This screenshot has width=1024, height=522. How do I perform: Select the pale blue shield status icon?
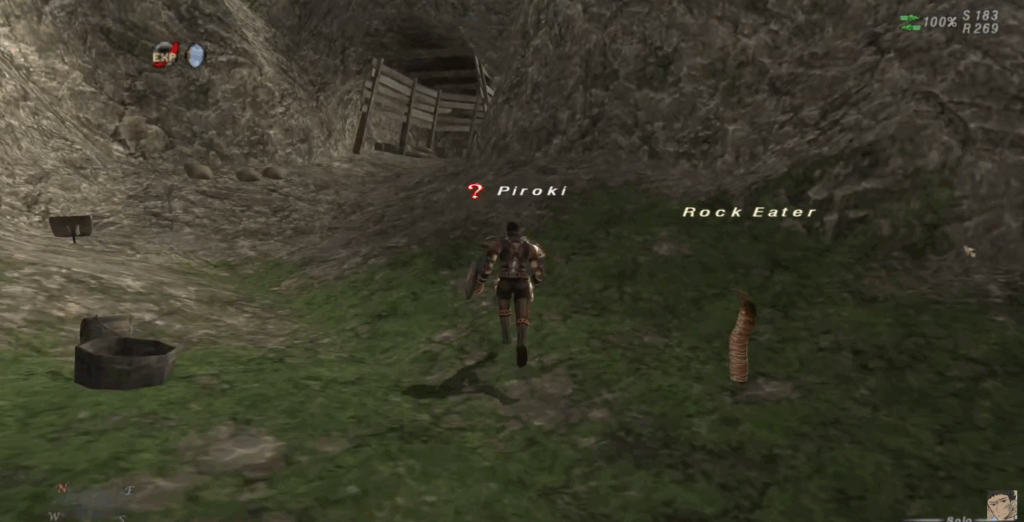pyautogui.click(x=196, y=54)
